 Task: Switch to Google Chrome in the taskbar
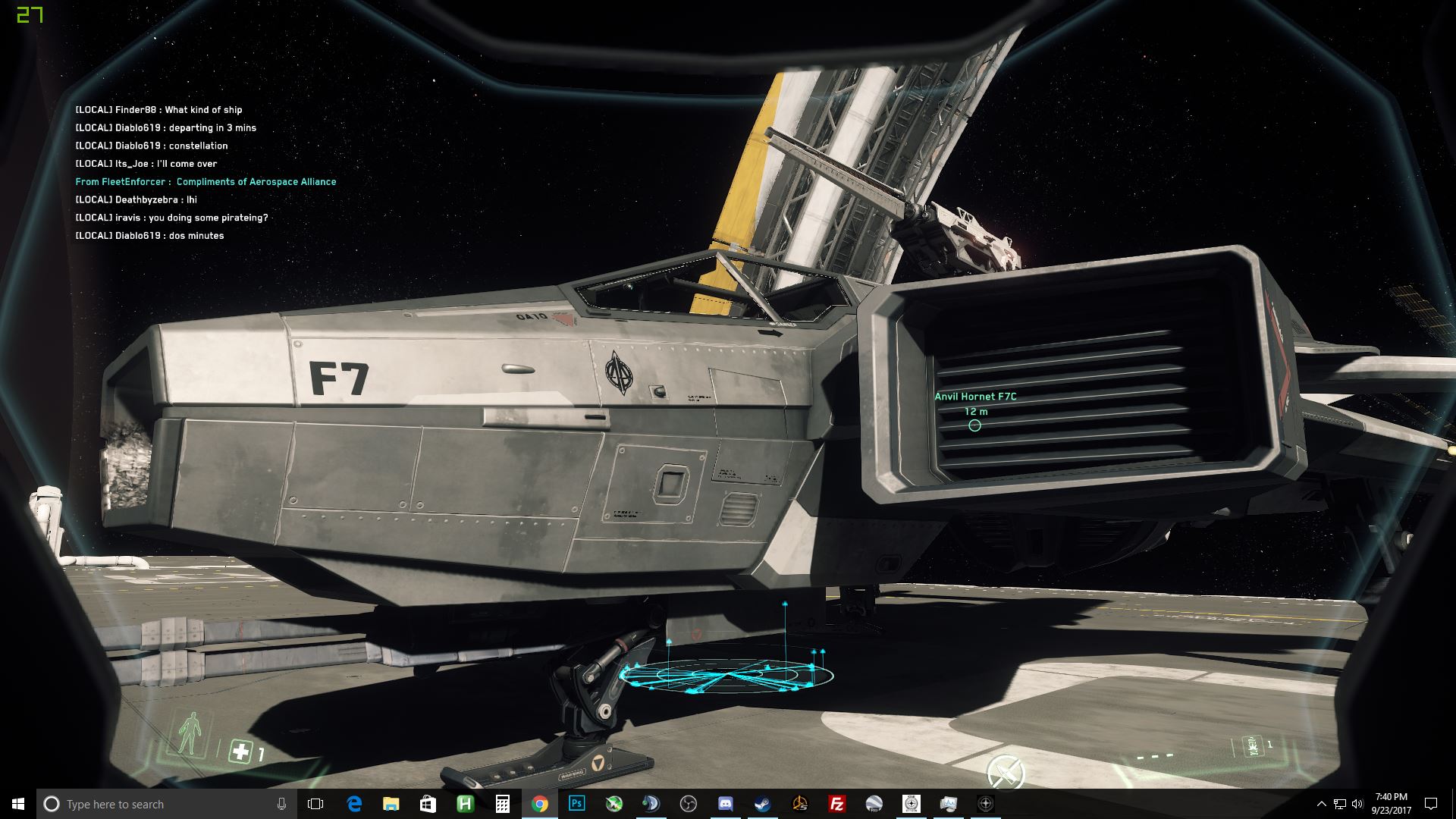click(539, 804)
